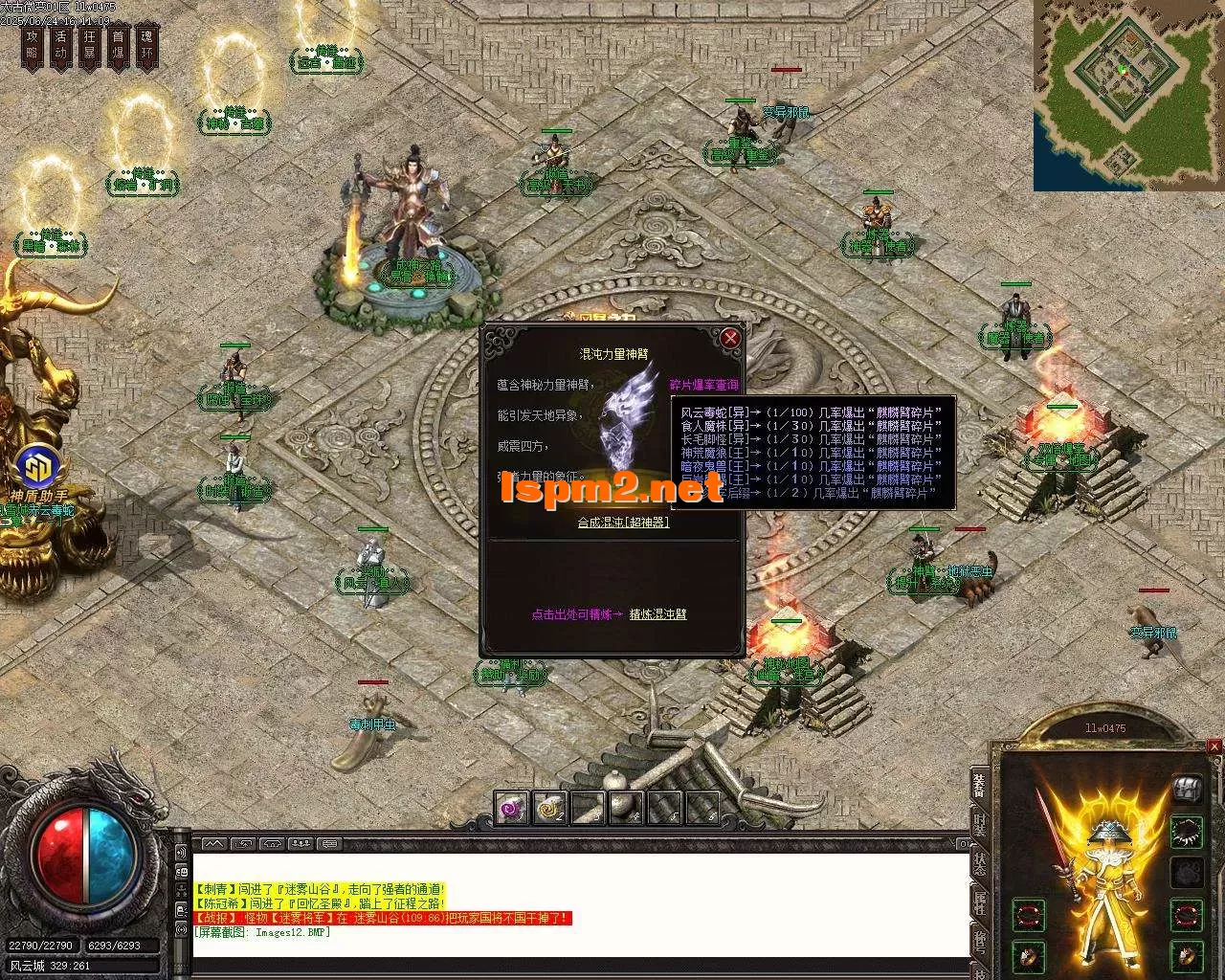Click the 合成混沌[超神器] link

coord(623,523)
